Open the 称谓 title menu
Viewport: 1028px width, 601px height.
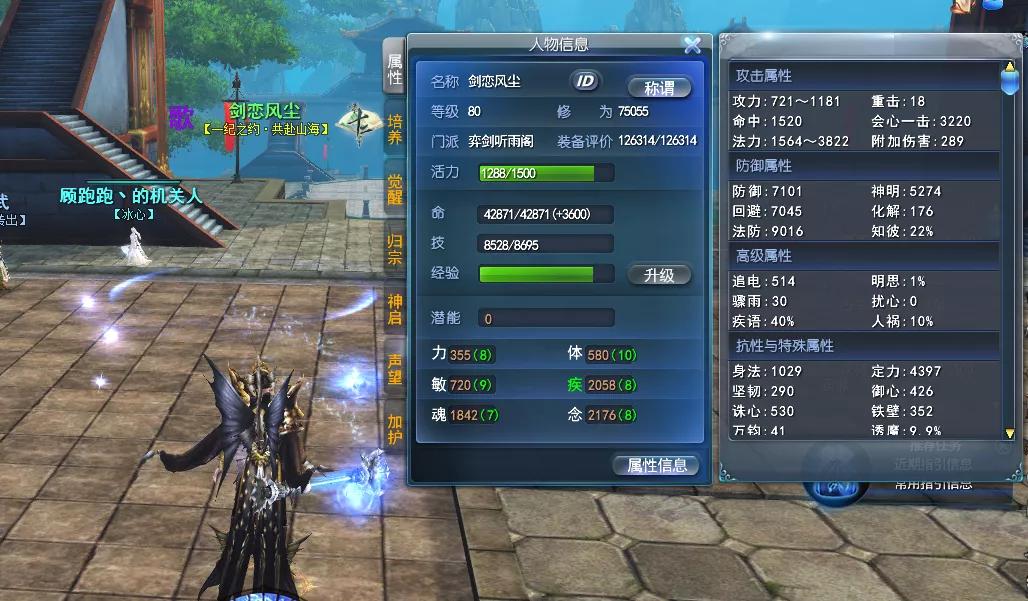659,87
